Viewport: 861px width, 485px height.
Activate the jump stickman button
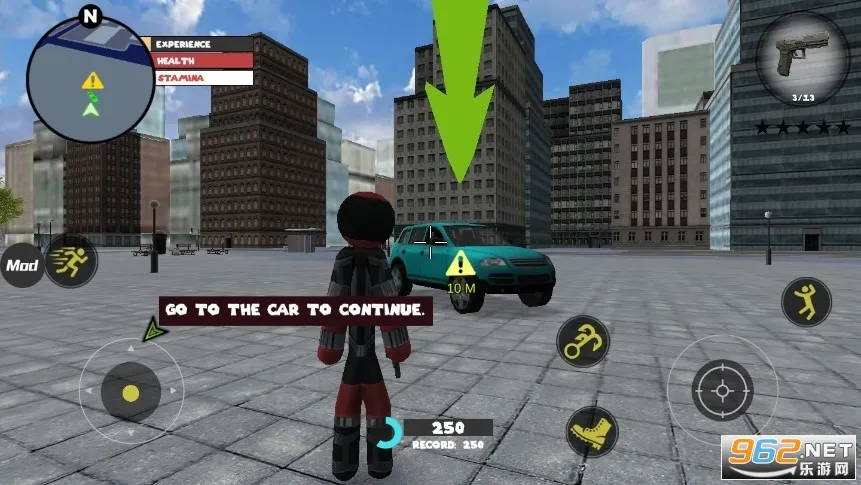click(805, 302)
